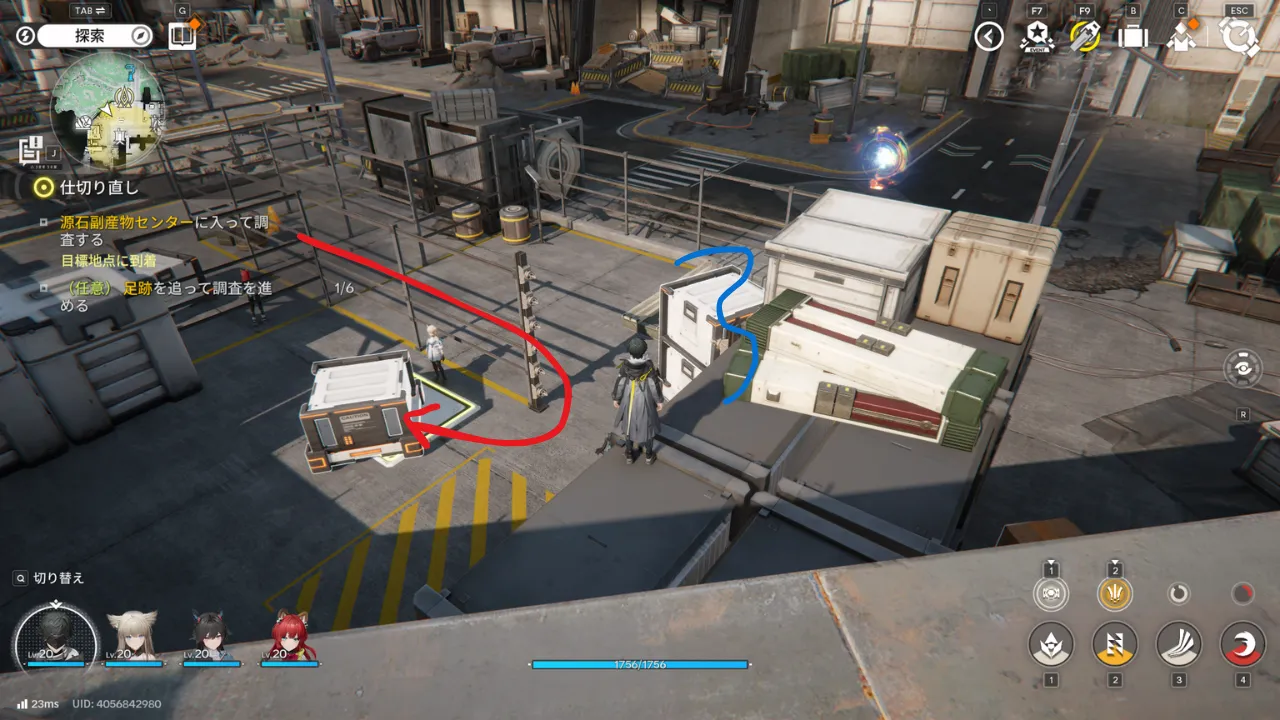Open the main system menu icon
Image resolution: width=1280 pixels, height=720 pixels.
[x=1240, y=37]
